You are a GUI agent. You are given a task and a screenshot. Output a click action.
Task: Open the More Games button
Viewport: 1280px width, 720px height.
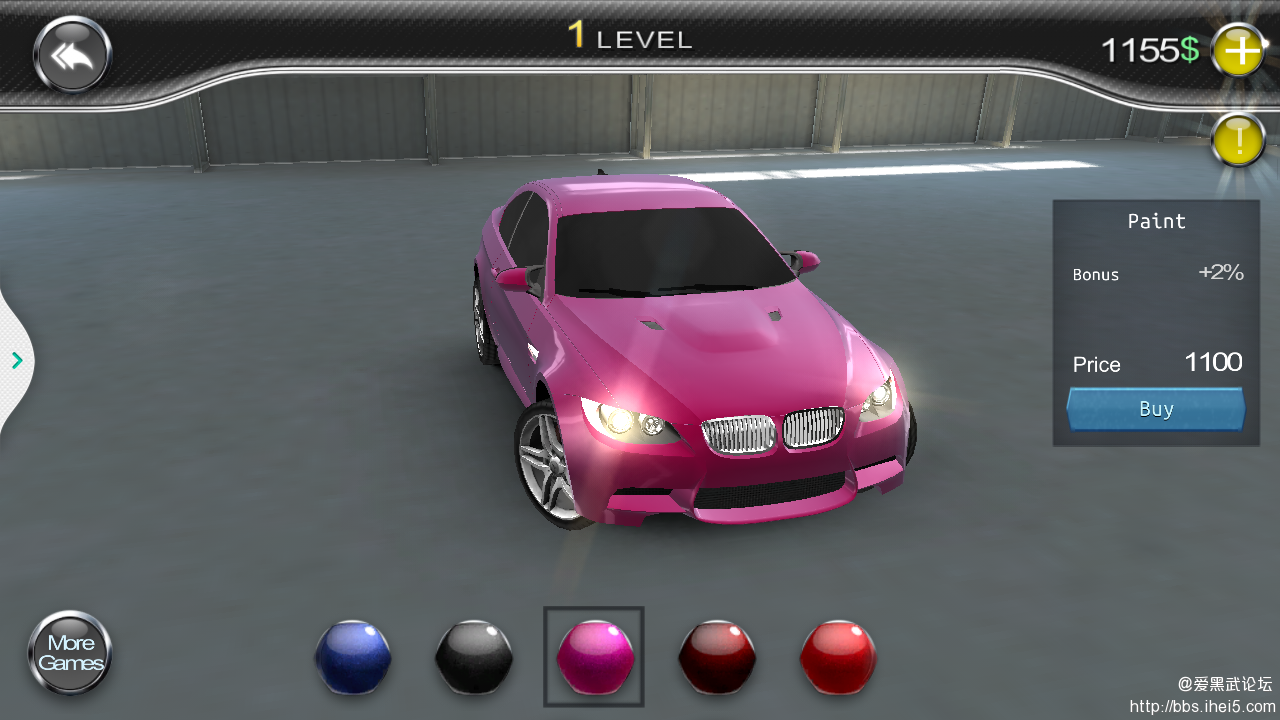tap(70, 653)
